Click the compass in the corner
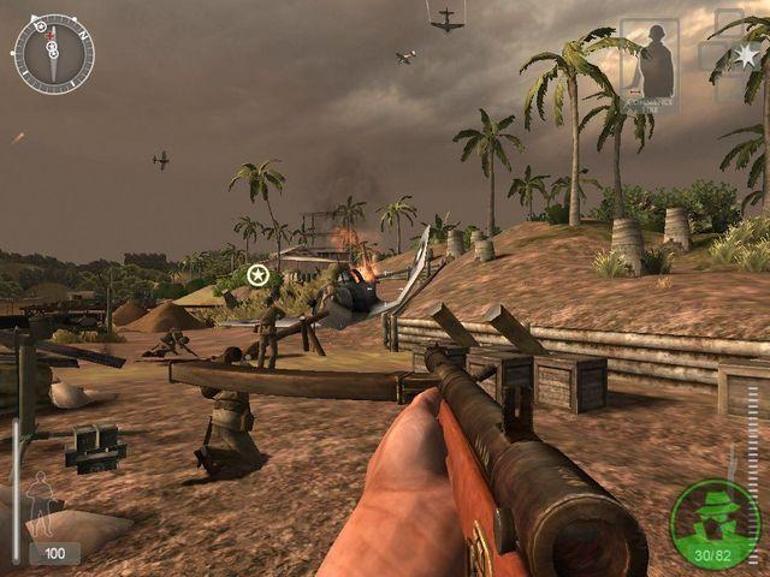 click(53, 53)
